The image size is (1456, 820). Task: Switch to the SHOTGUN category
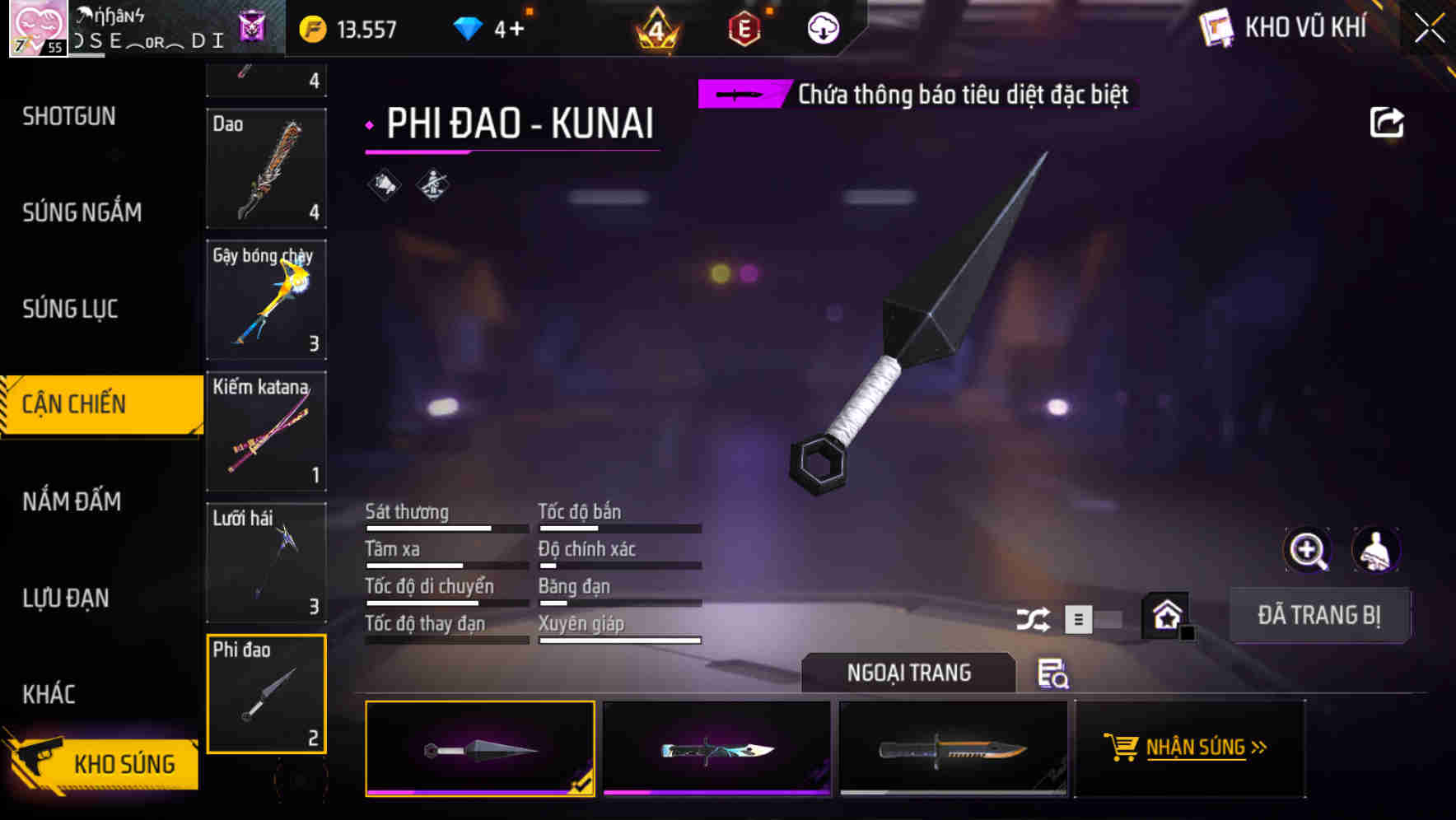click(69, 117)
